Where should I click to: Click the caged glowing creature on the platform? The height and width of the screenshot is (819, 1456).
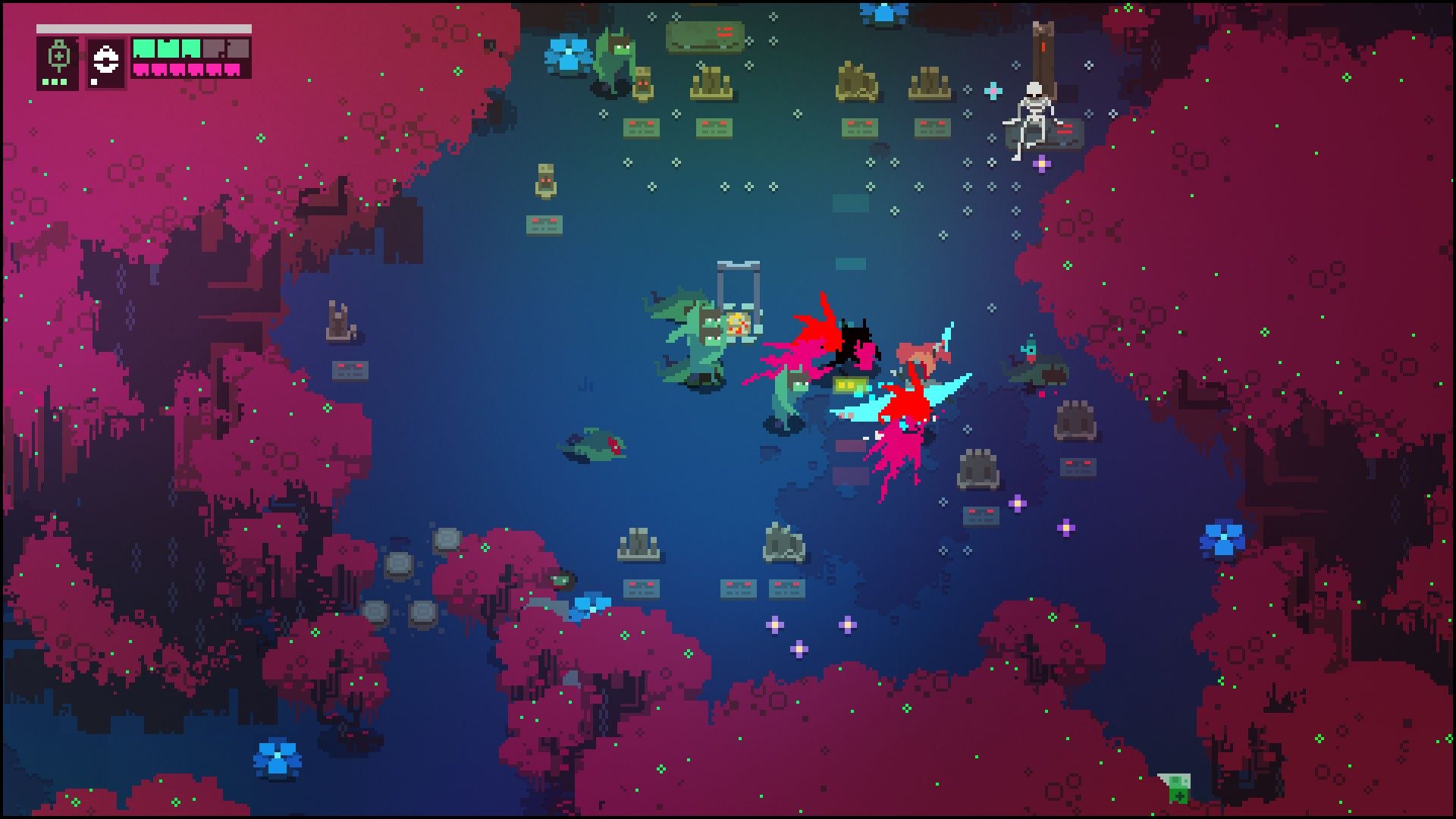point(737,325)
